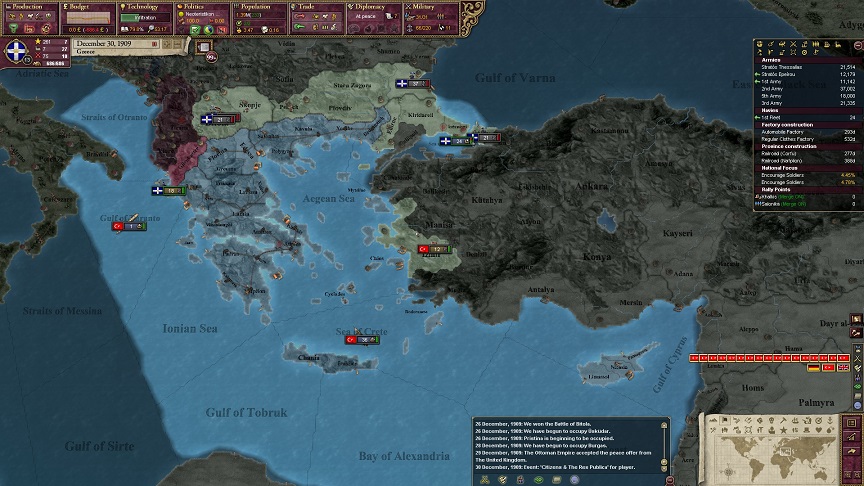Open the Budget panel
Image resolution: width=864 pixels, height=486 pixels.
pos(86,7)
